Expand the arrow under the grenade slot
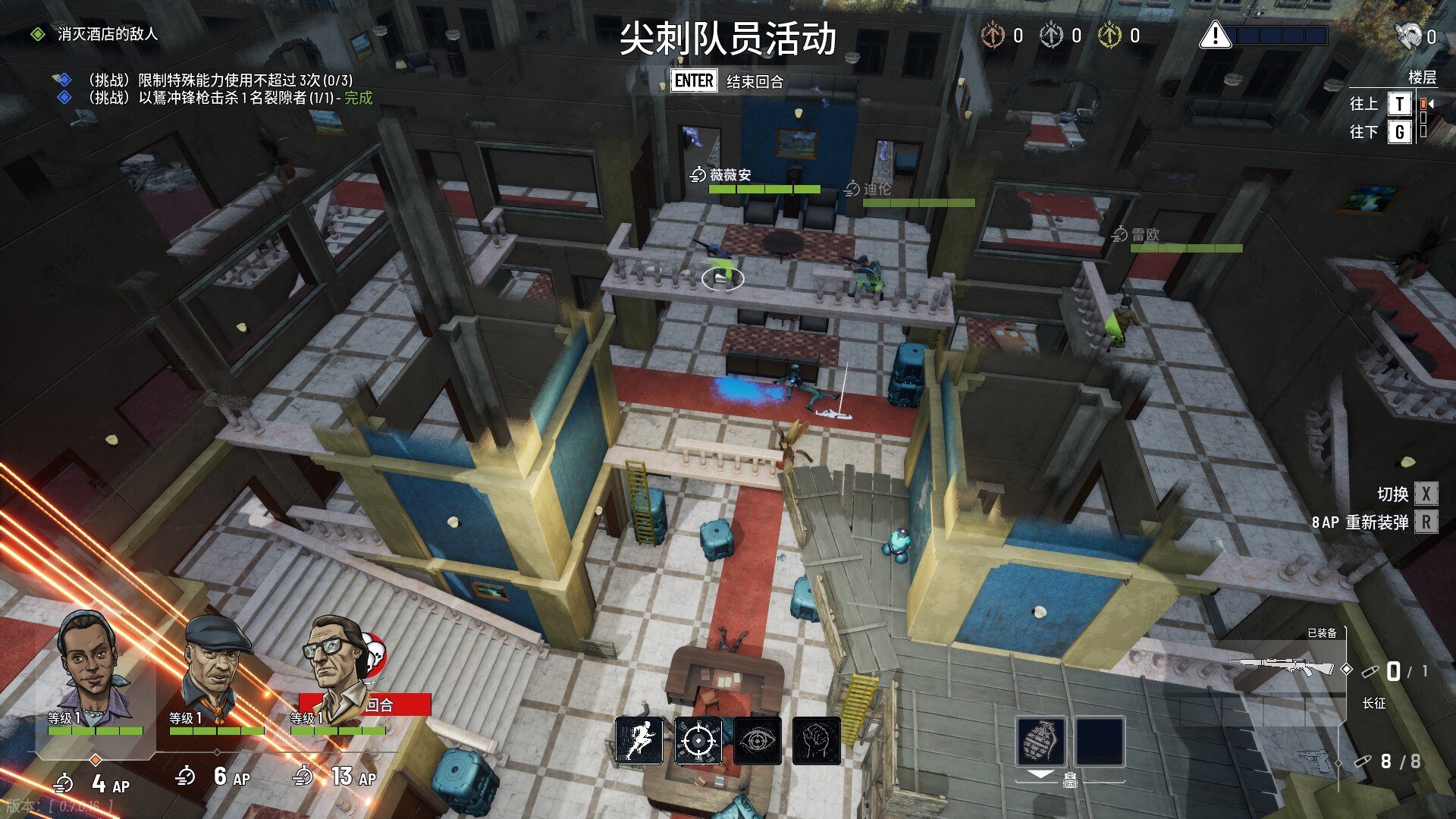The image size is (1456, 819). 1042,775
